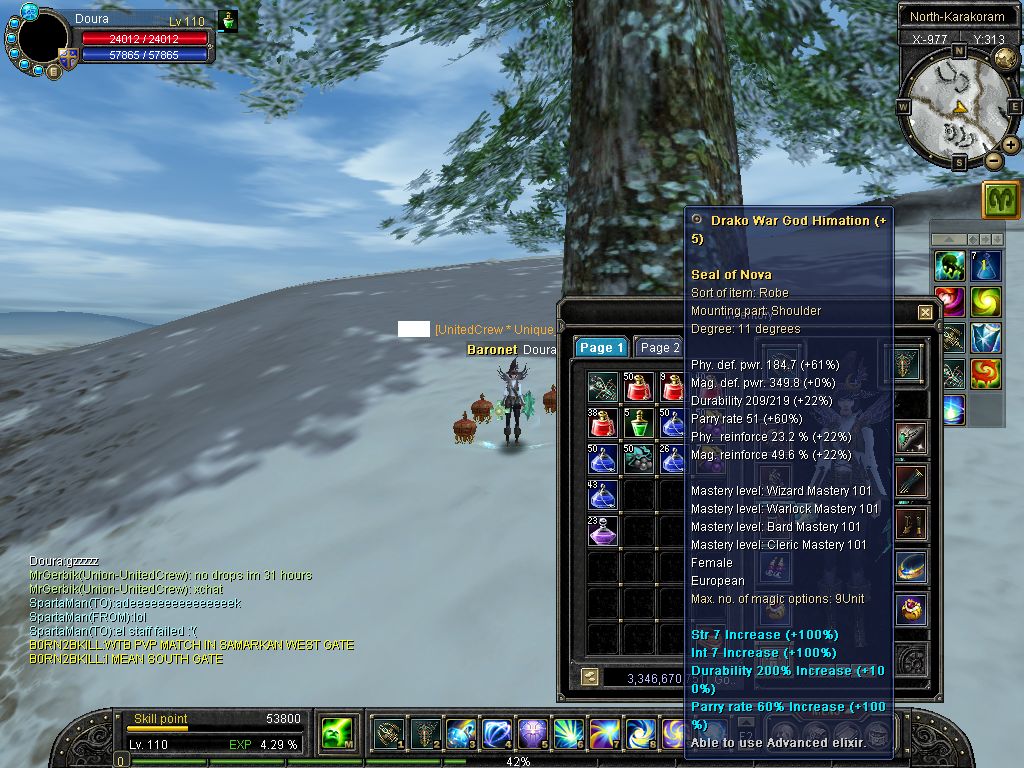Click the green ram horn button
Image resolution: width=1024 pixels, height=768 pixels.
1001,200
